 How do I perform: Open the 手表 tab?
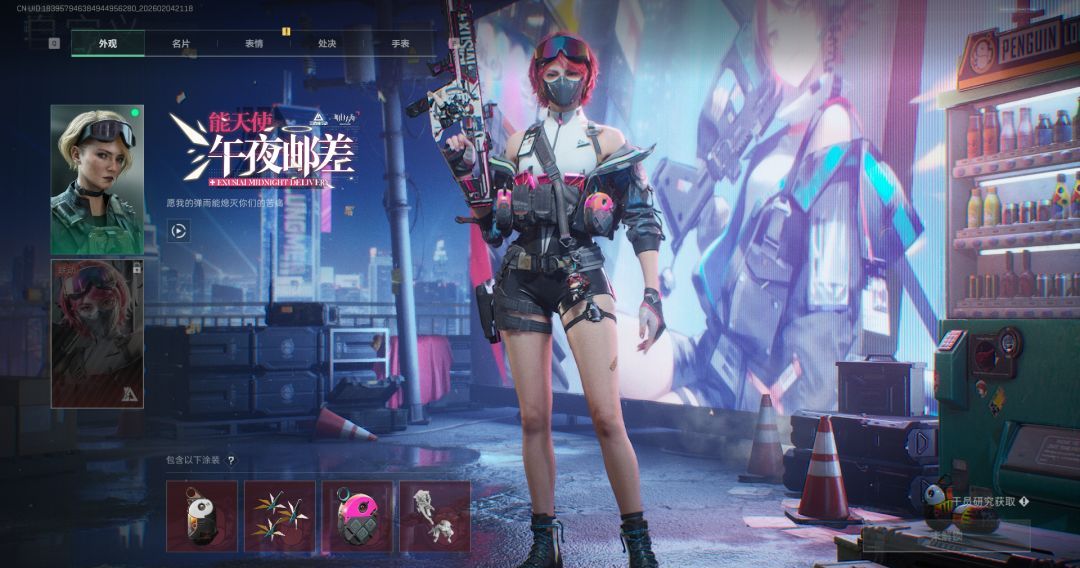pyautogui.click(x=400, y=44)
